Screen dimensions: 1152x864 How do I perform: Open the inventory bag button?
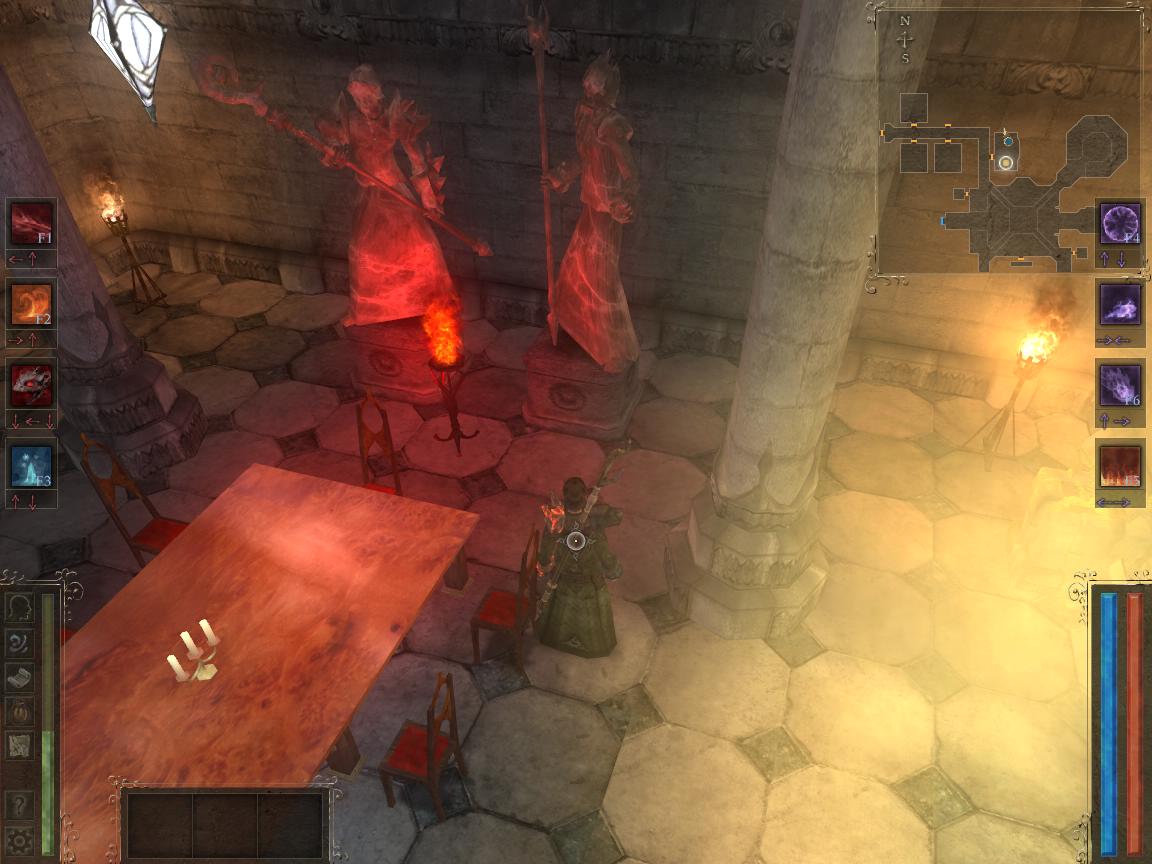pyautogui.click(x=19, y=711)
